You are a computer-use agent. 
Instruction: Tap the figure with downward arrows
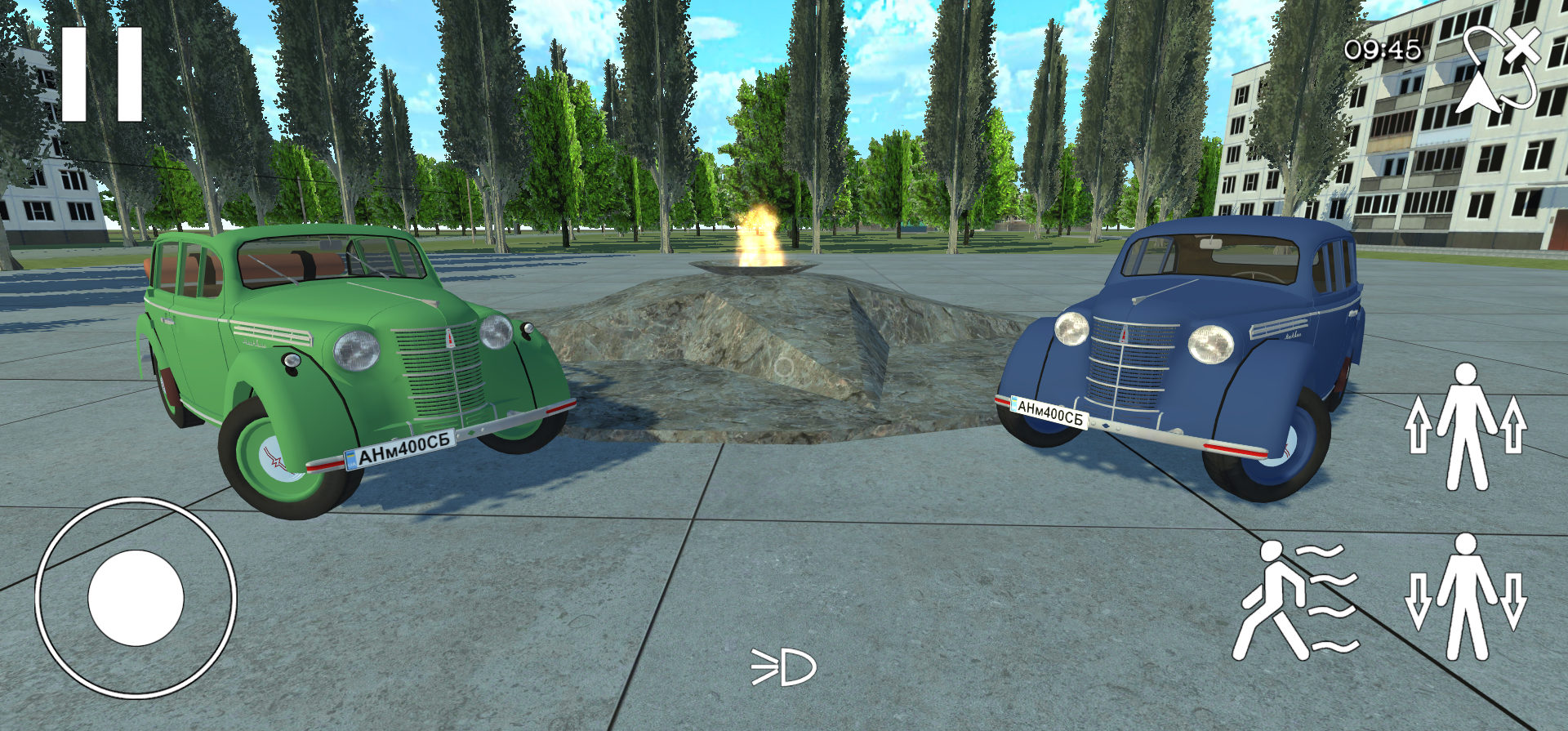point(1466,598)
